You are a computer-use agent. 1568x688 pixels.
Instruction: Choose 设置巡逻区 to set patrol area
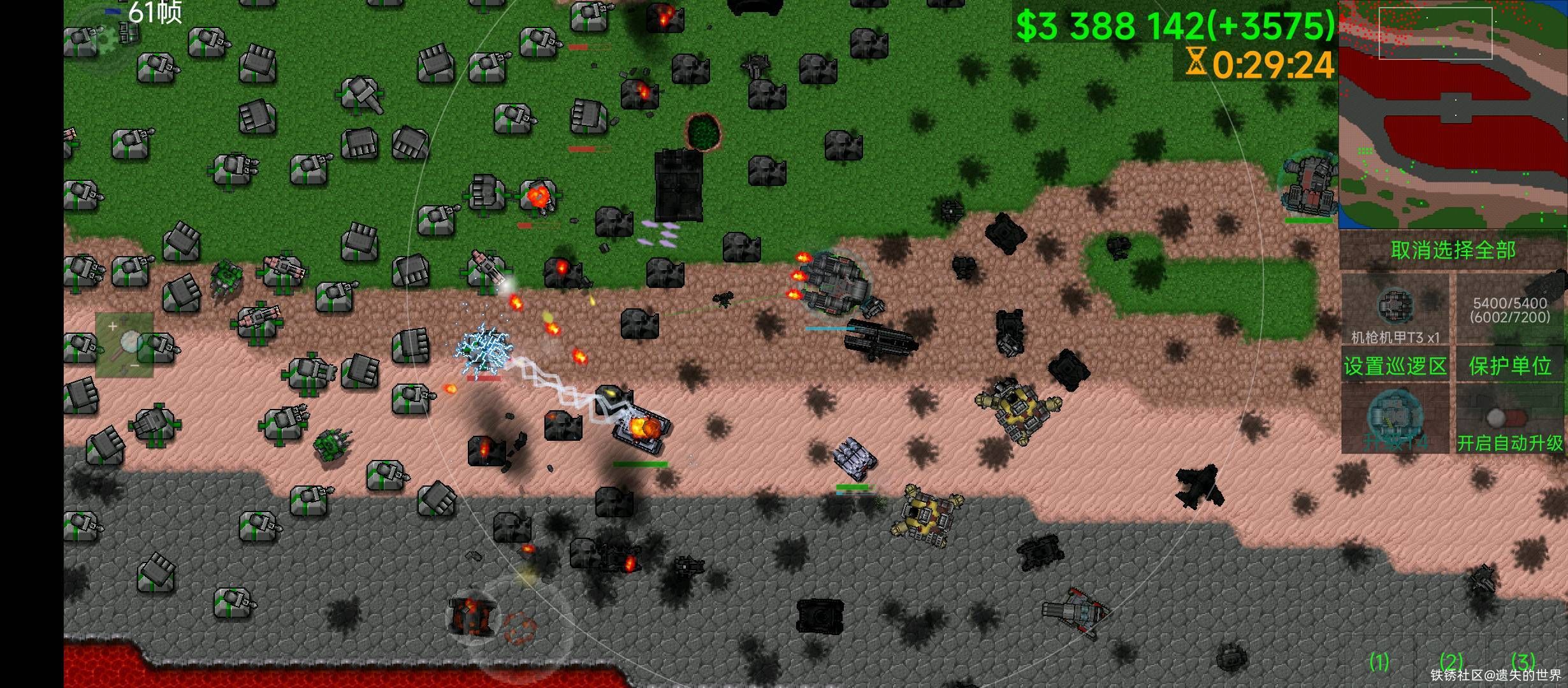coord(1395,366)
